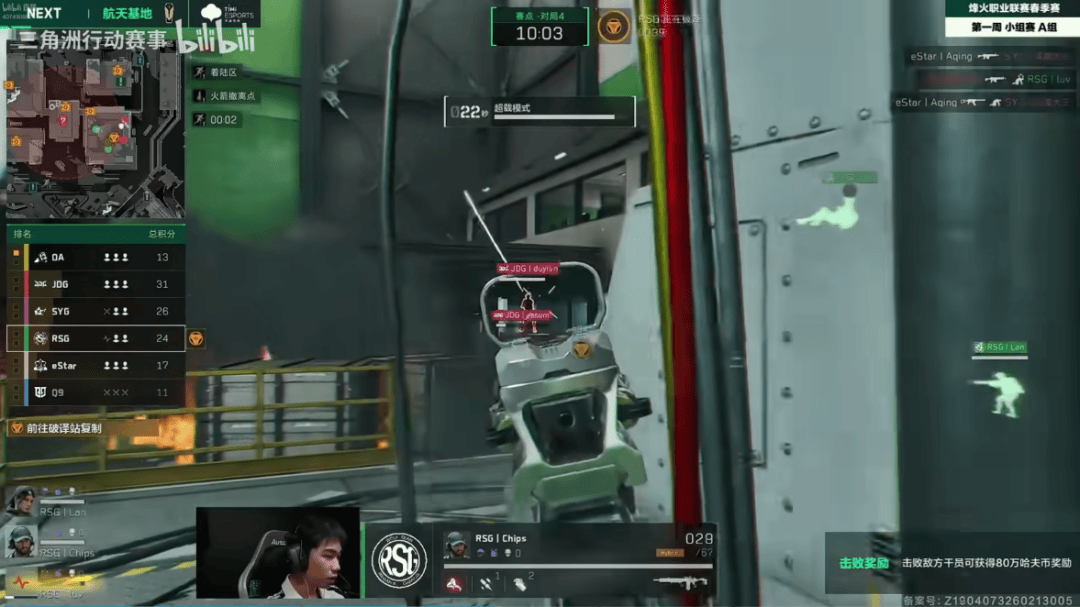Select the RSG | Chips operator portrait
The image size is (1080, 607).
tap(457, 545)
